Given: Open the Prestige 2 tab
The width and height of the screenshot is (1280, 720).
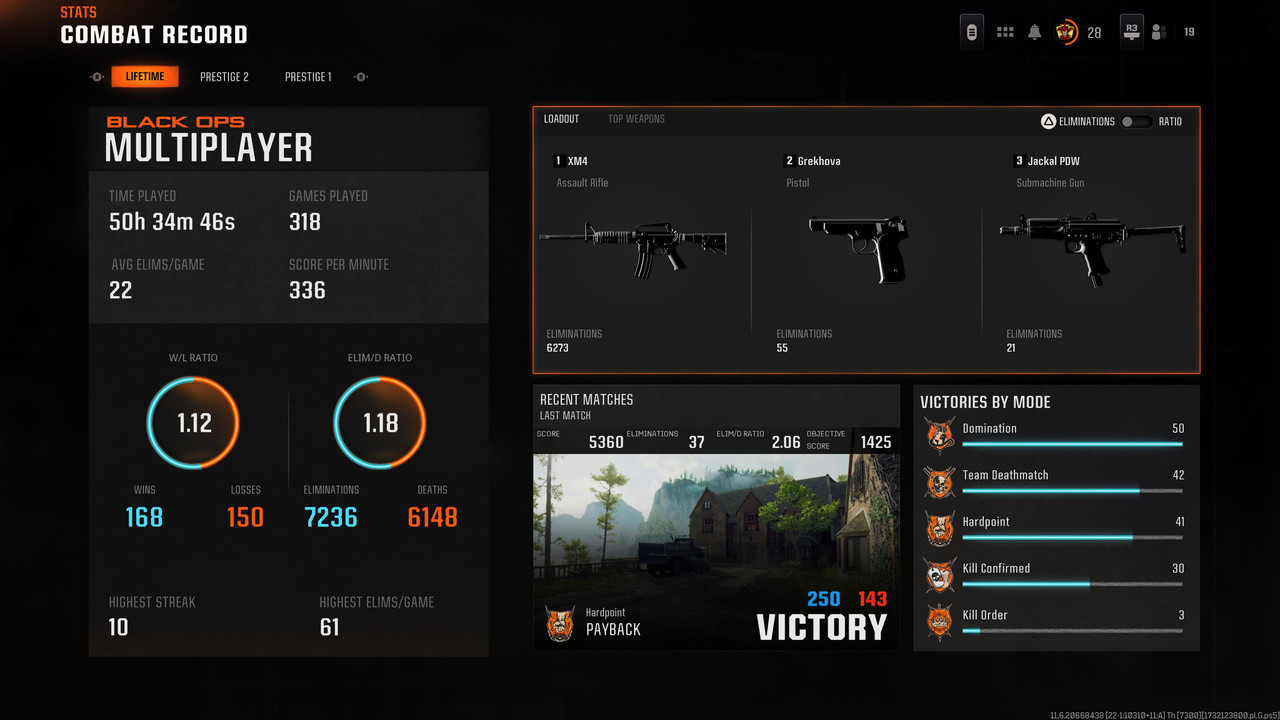Looking at the screenshot, I should [224, 77].
